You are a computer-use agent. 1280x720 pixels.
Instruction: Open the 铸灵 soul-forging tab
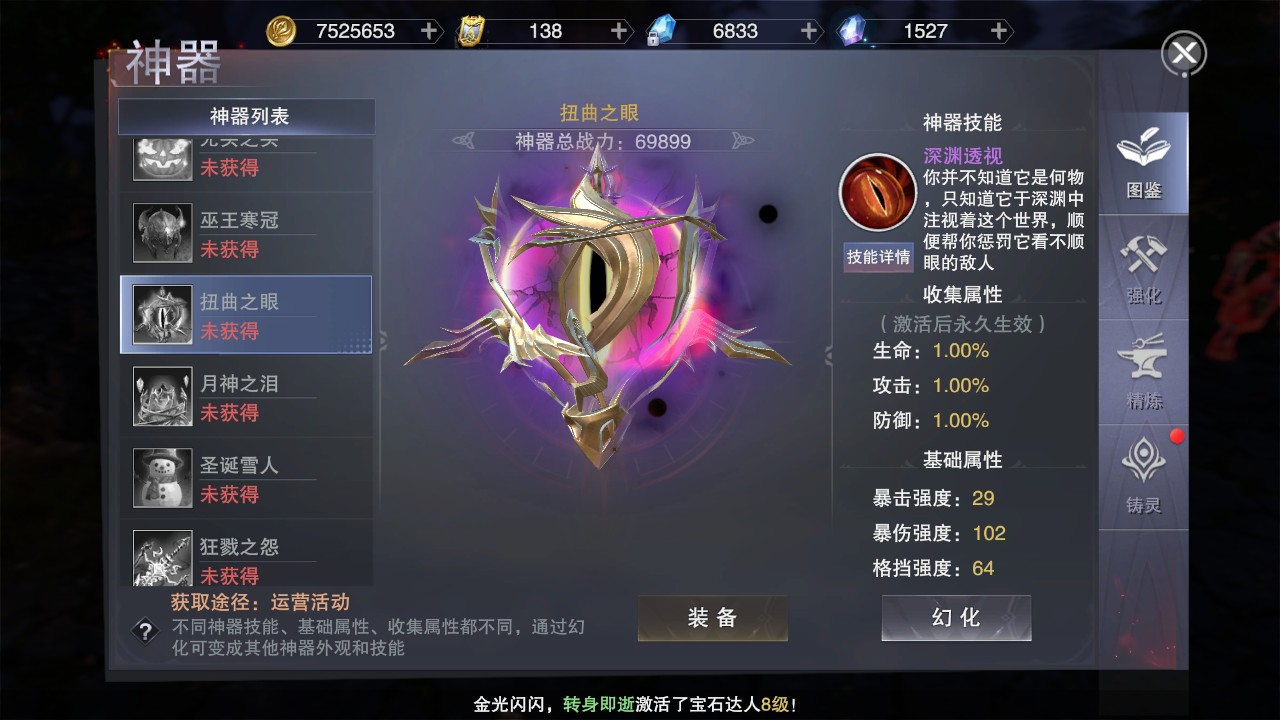pyautogui.click(x=1143, y=478)
